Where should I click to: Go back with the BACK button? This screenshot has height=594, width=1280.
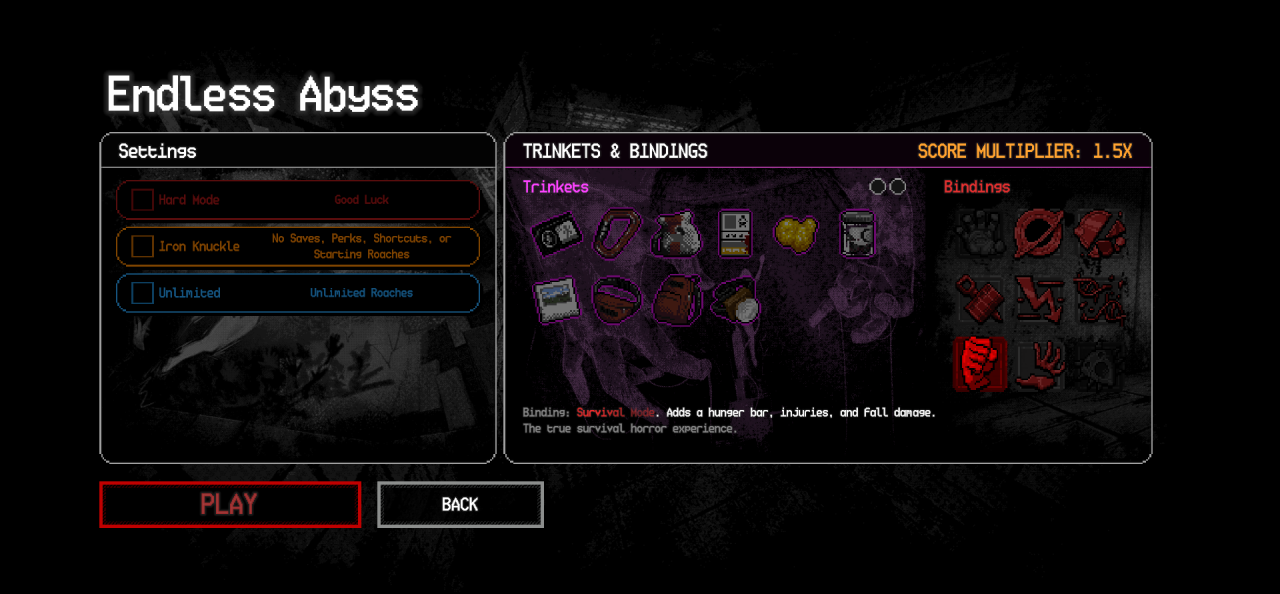pos(460,504)
